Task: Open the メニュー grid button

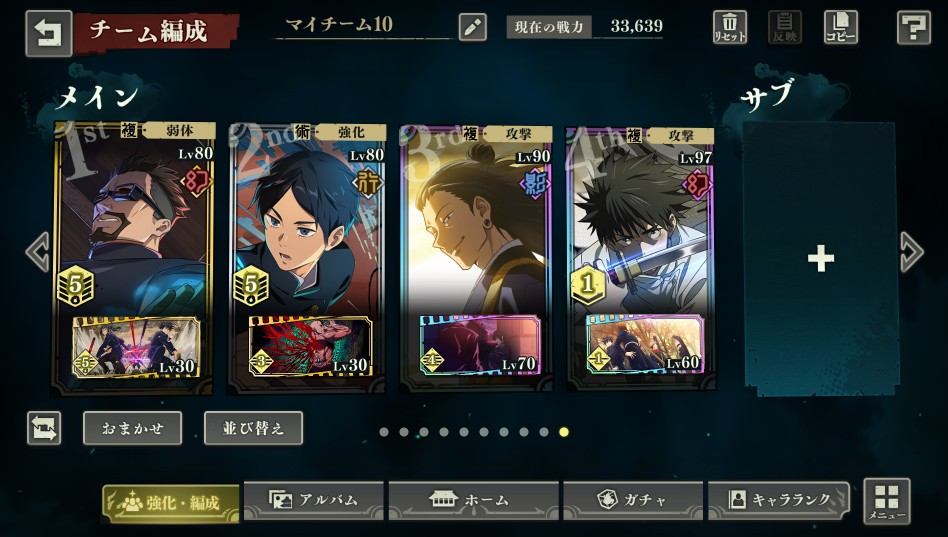Action: coord(886,501)
